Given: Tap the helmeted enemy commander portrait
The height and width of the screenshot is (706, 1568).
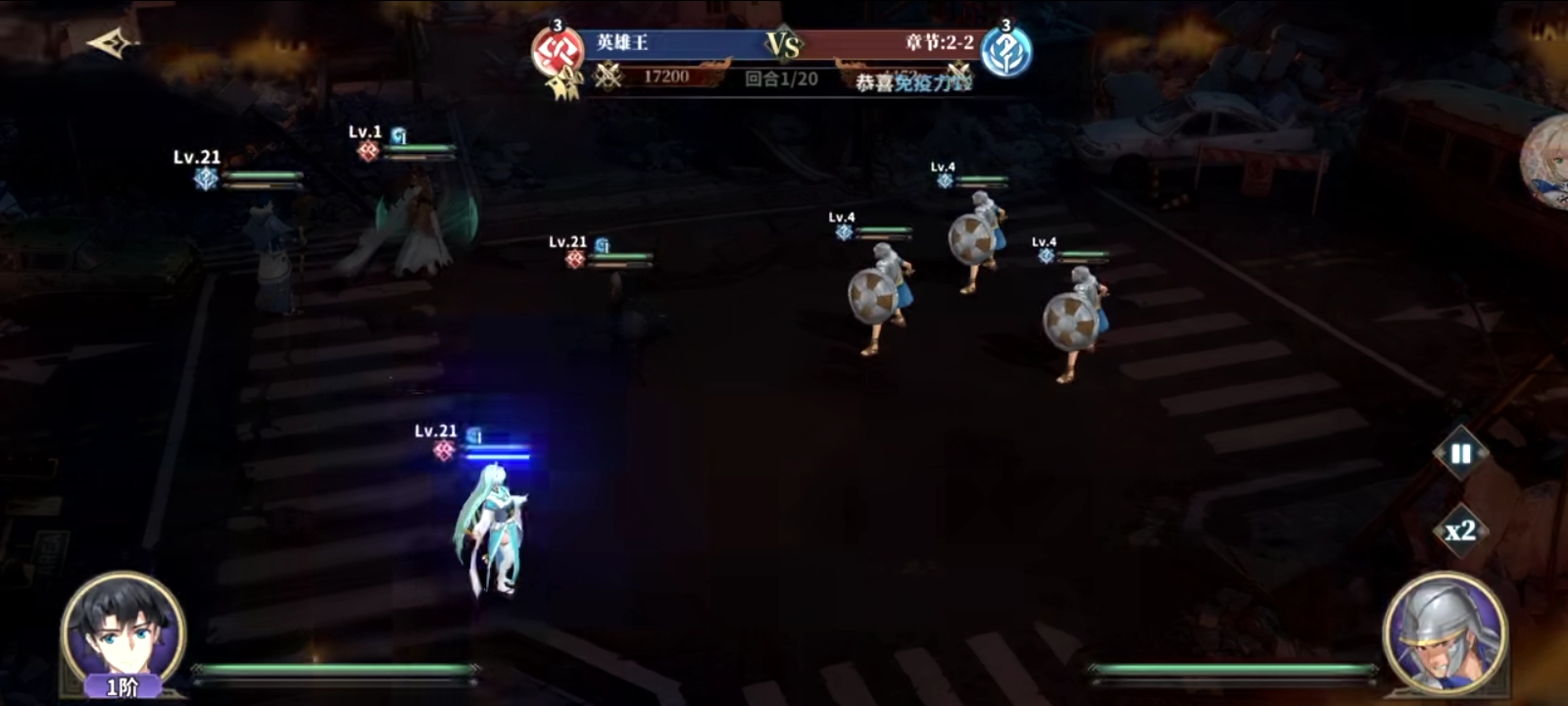Looking at the screenshot, I should coord(1445,632).
